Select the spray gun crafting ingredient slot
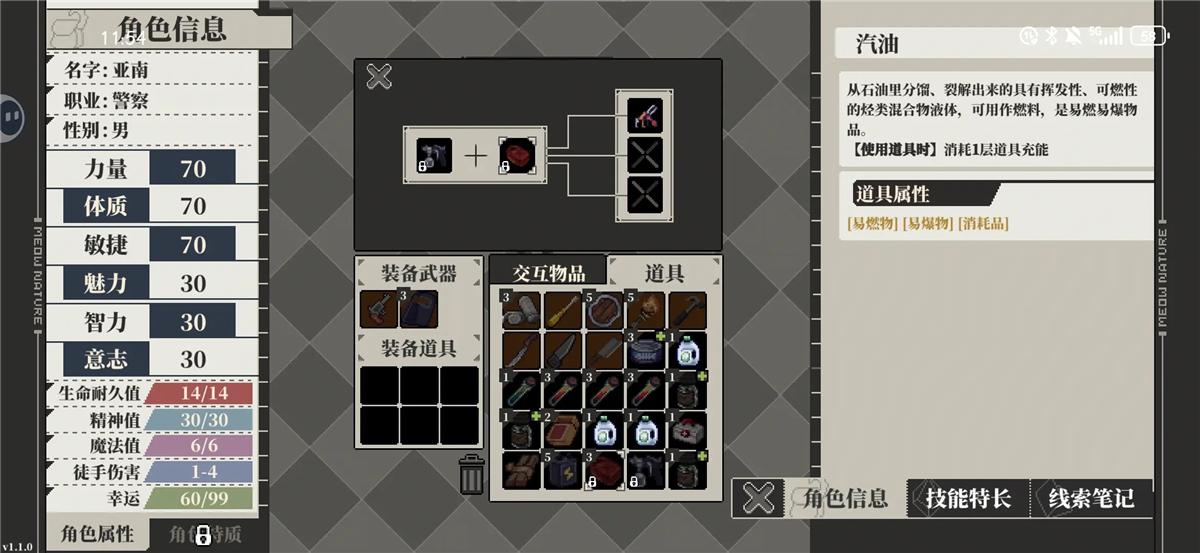1200x553 pixels. coord(434,155)
